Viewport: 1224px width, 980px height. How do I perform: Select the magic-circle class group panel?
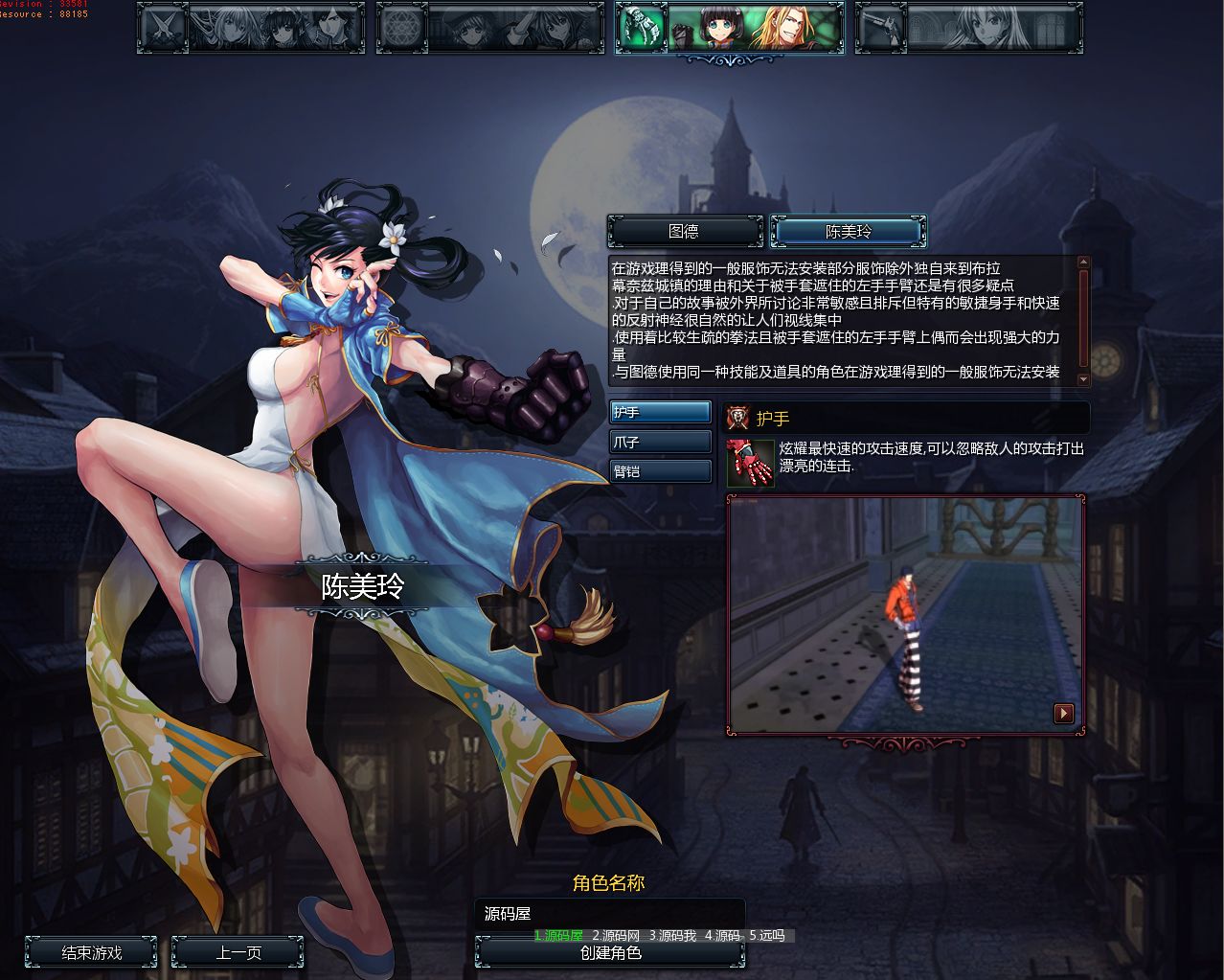coord(490,27)
